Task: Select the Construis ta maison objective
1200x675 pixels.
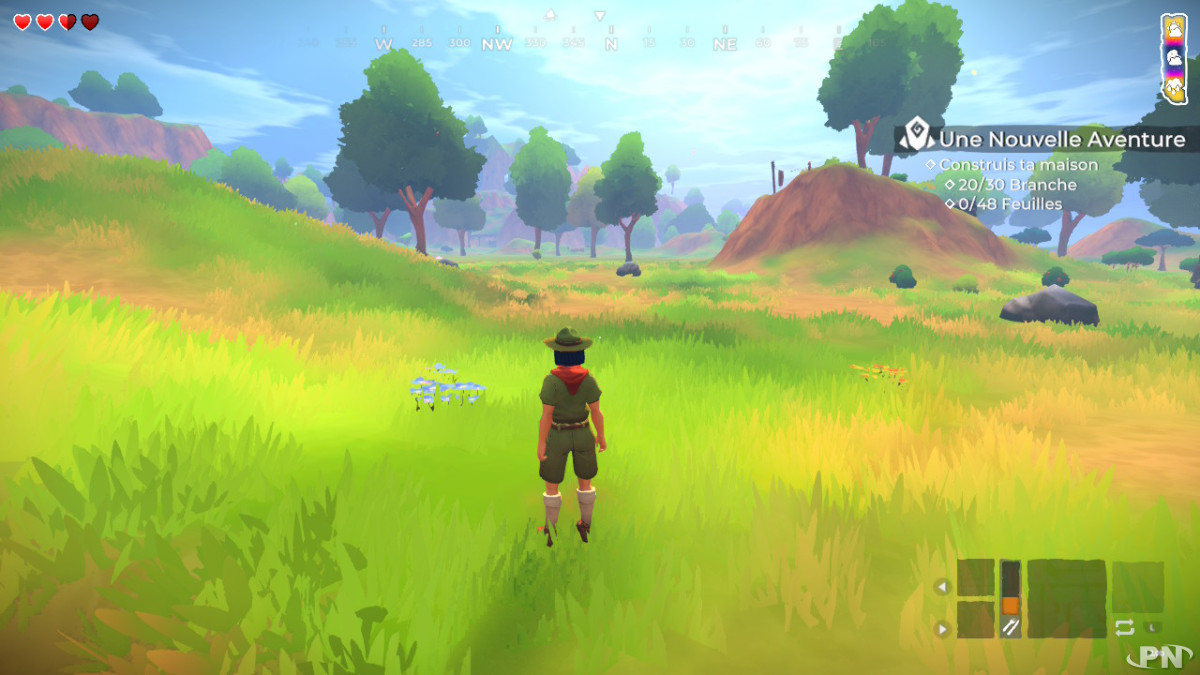Action: tap(1018, 164)
